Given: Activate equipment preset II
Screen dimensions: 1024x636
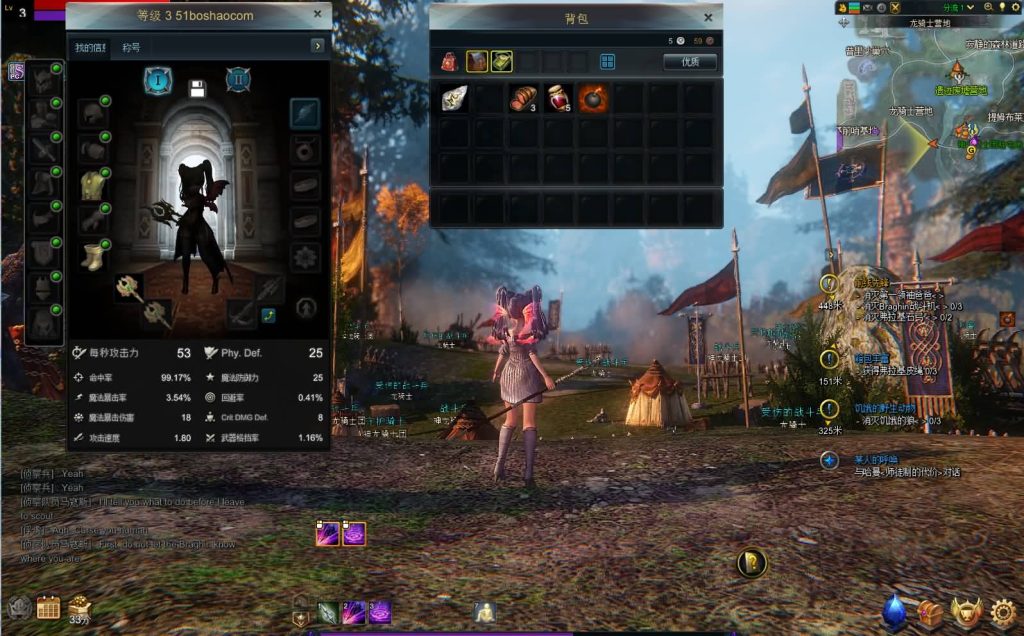Looking at the screenshot, I should [x=237, y=80].
